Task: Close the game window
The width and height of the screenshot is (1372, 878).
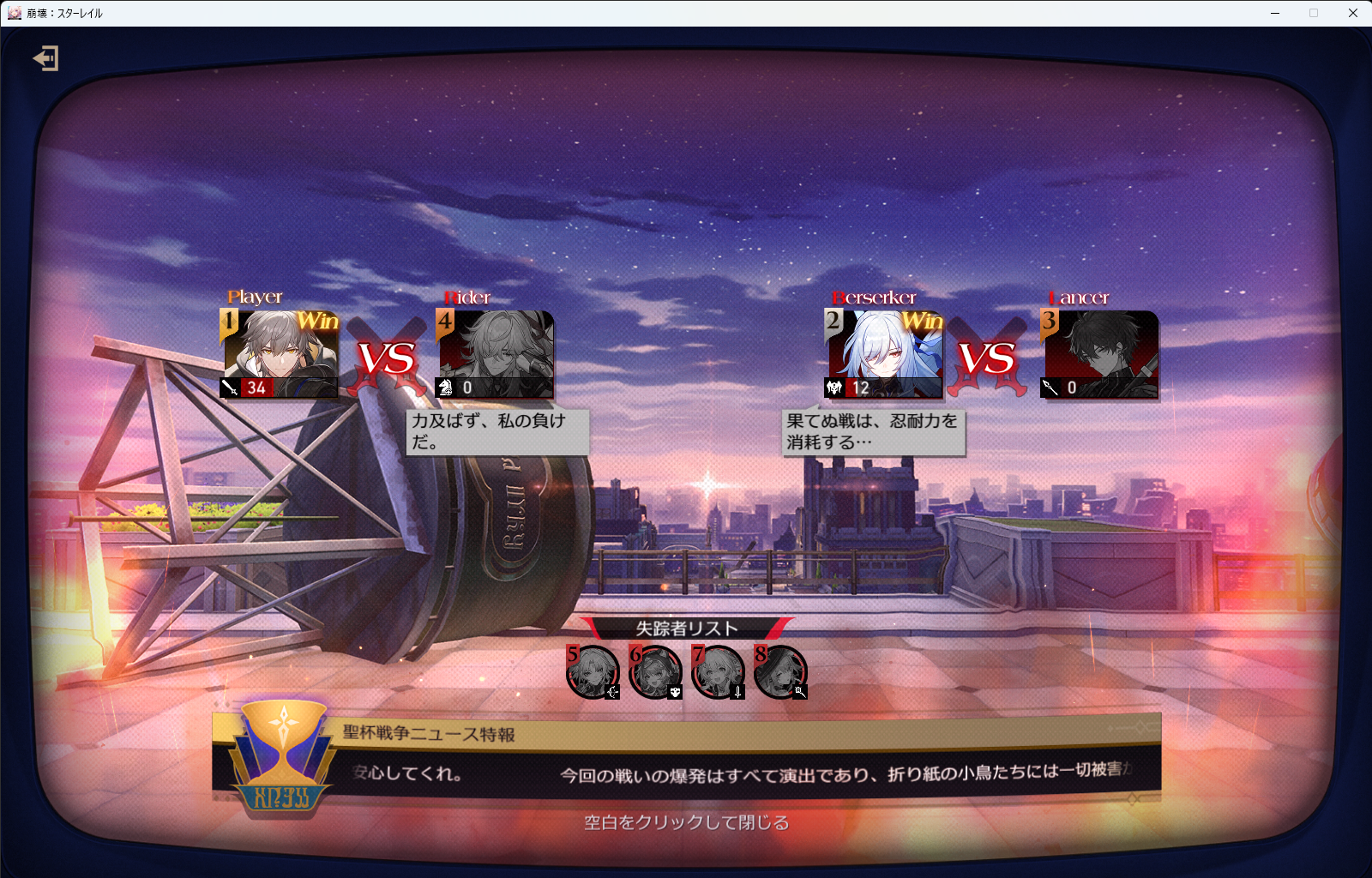Action: click(x=1353, y=13)
